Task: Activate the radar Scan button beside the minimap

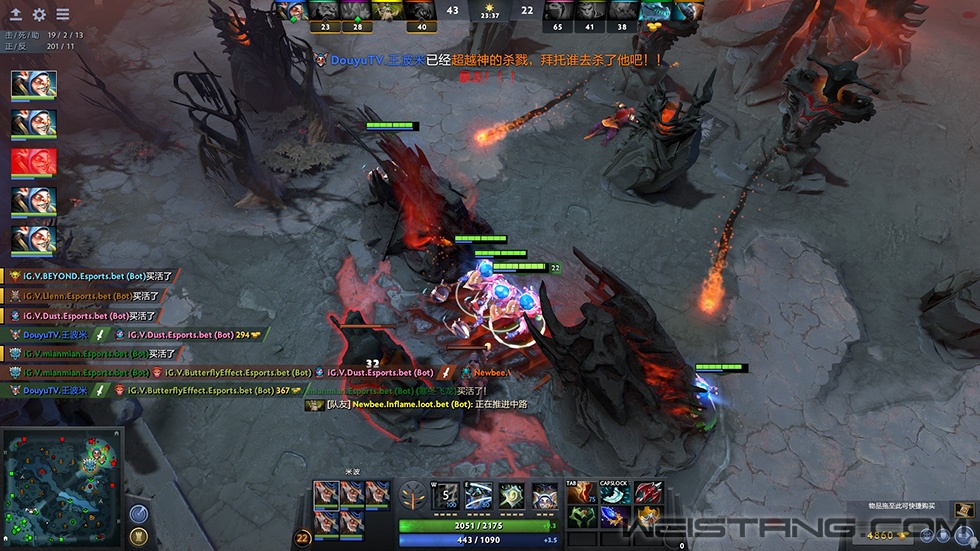Action: click(138, 513)
